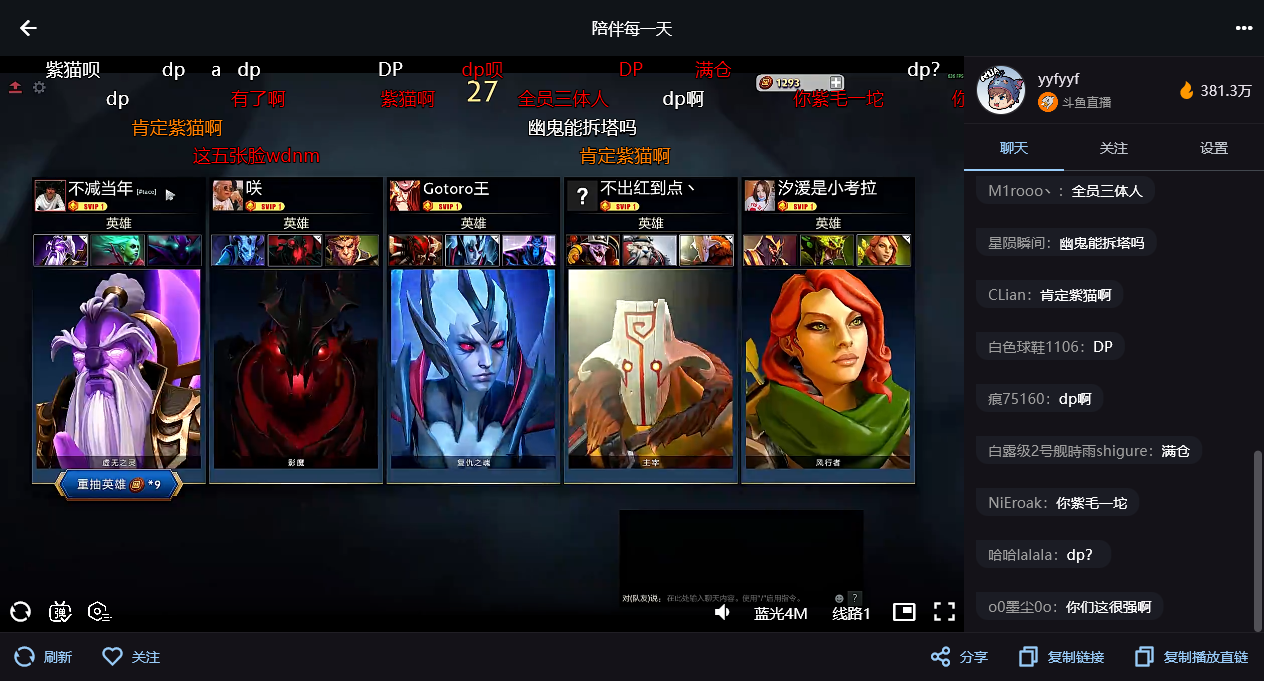
Task: Pick the Tusk hero thumbnail
Action: point(650,250)
